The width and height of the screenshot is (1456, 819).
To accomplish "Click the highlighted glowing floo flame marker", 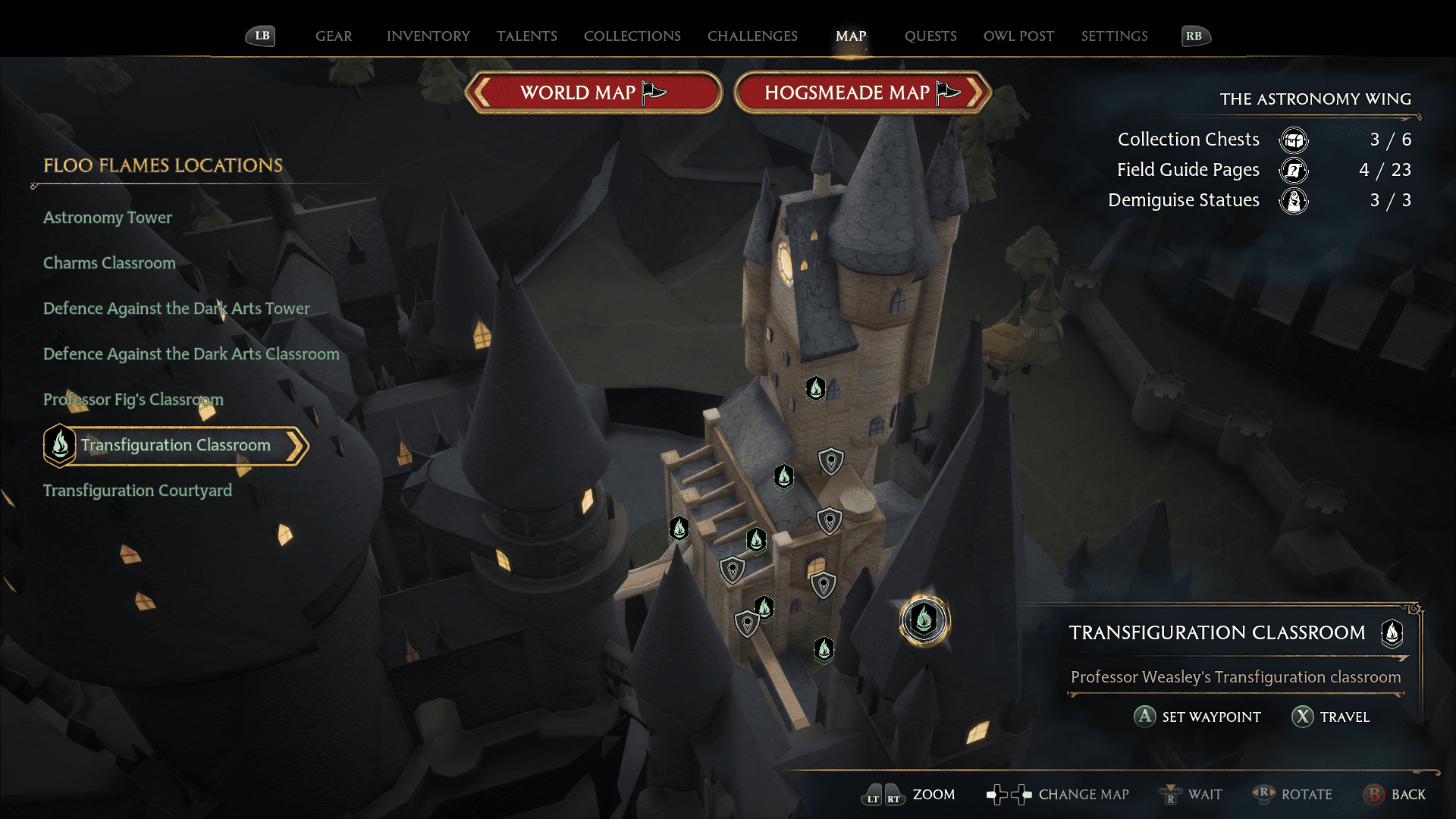I will tap(924, 620).
